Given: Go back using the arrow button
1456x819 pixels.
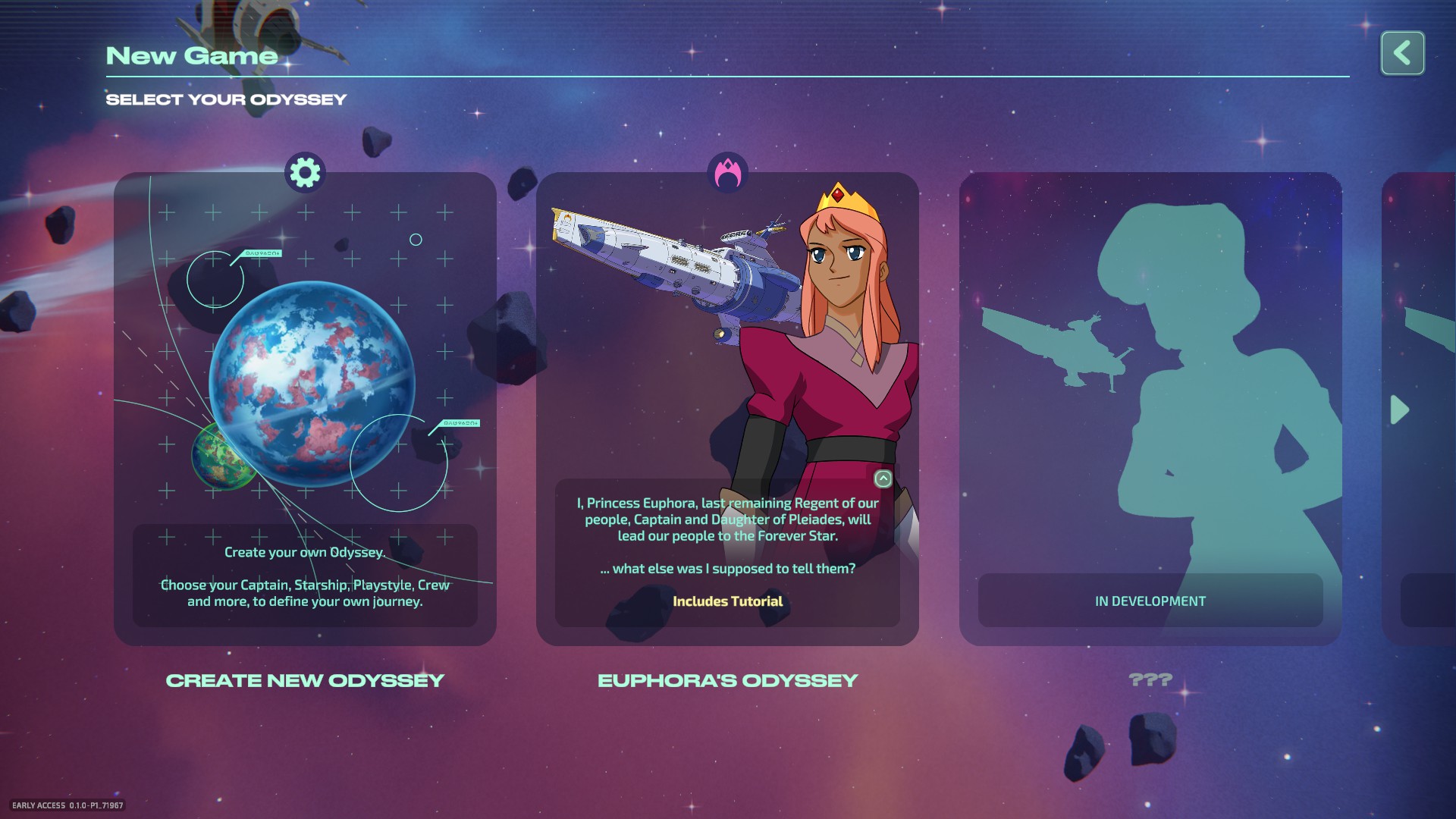Looking at the screenshot, I should point(1402,53).
